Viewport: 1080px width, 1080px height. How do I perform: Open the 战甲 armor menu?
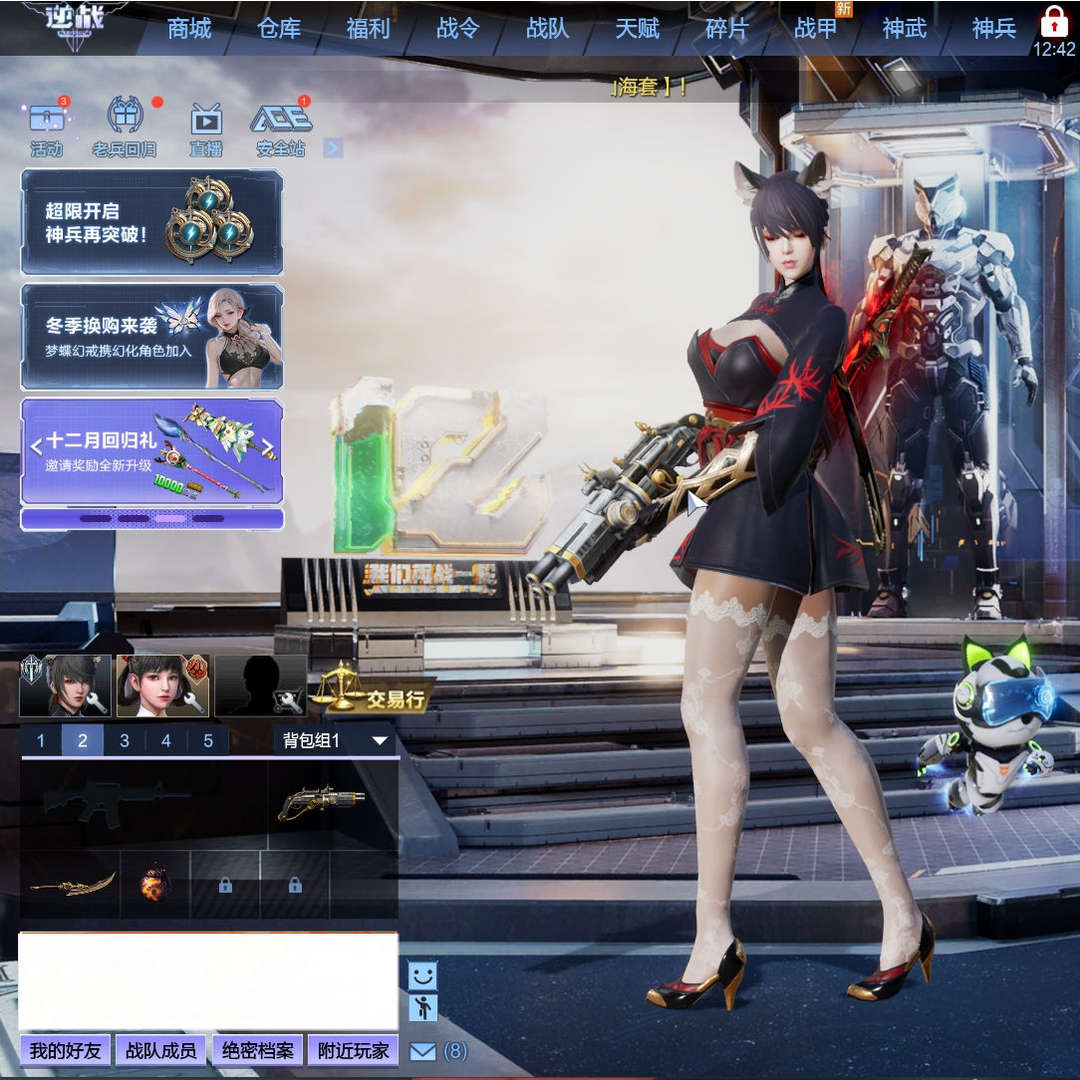[x=816, y=28]
